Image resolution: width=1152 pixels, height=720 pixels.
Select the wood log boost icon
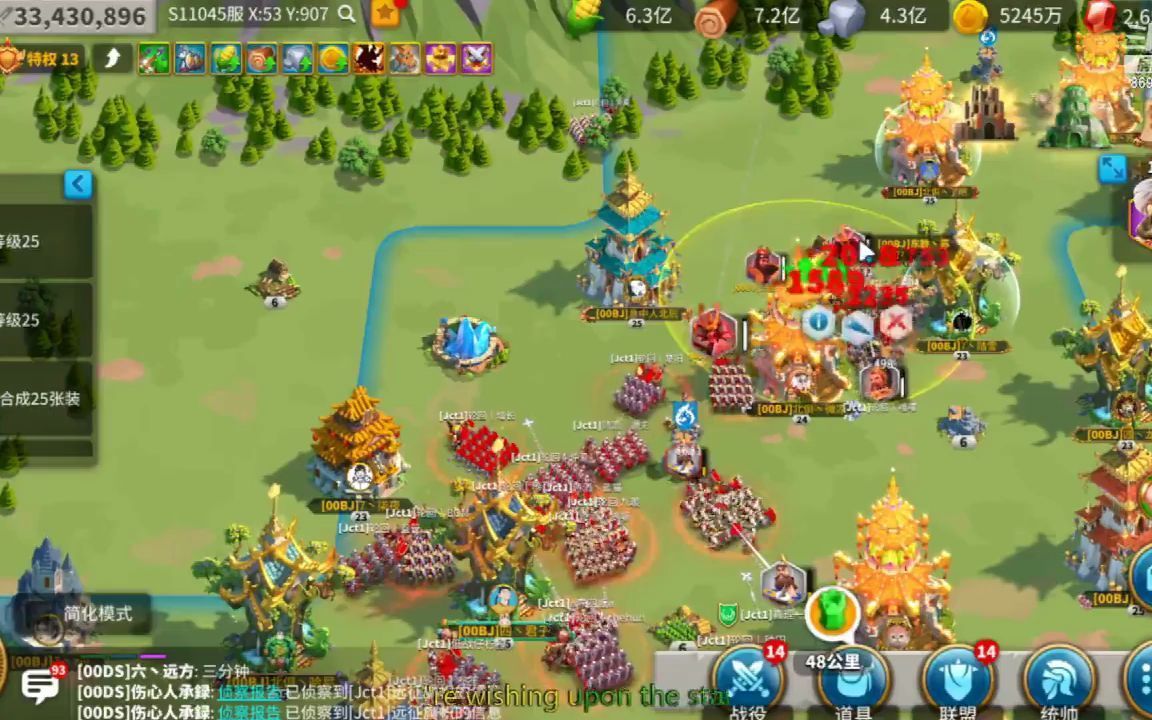[262, 58]
